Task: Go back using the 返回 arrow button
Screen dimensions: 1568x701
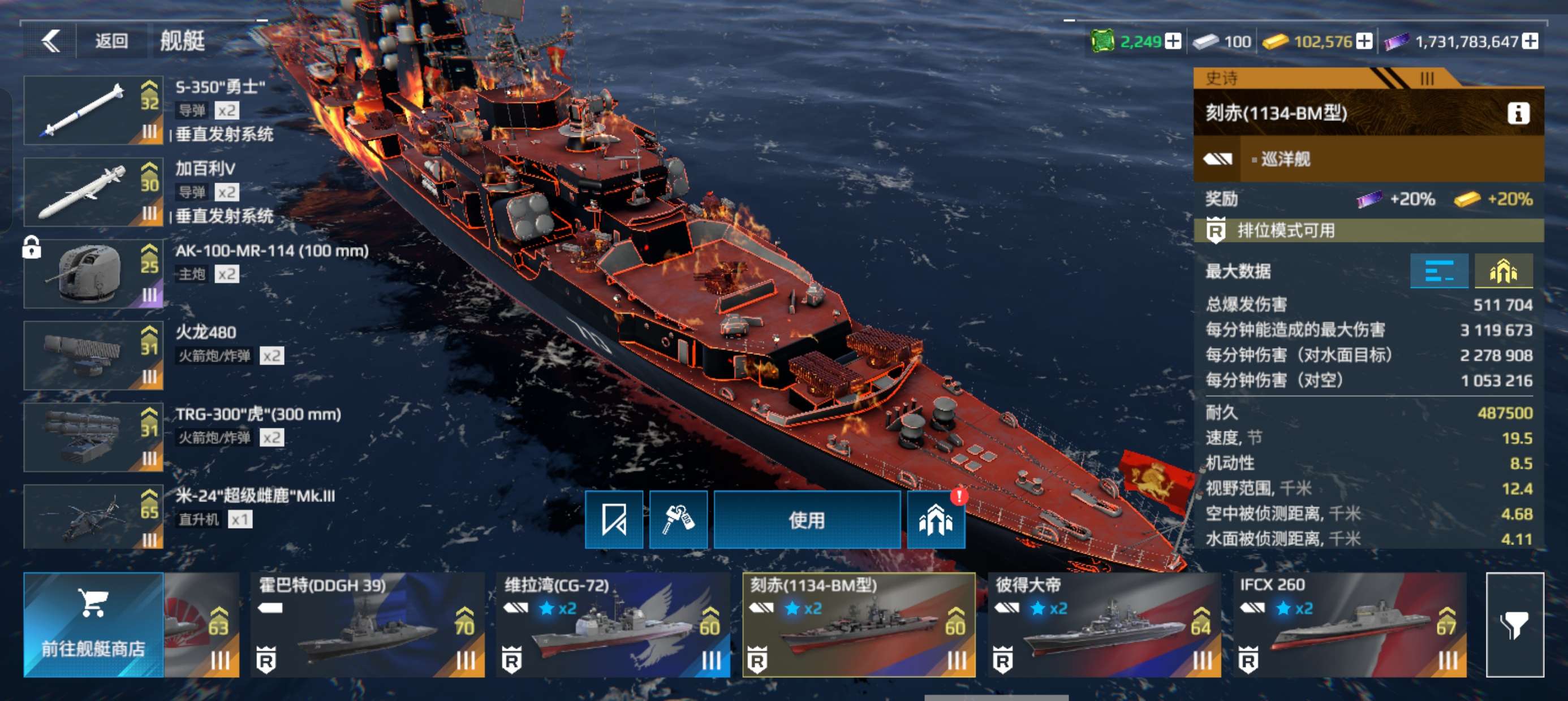Action: coord(51,41)
